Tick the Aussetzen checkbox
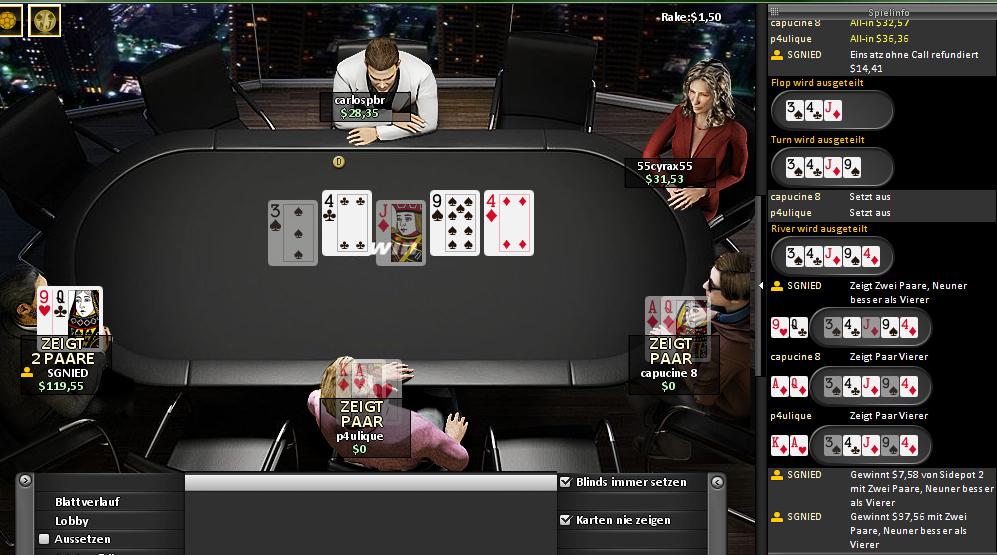The height and width of the screenshot is (555, 997). click(x=44, y=539)
